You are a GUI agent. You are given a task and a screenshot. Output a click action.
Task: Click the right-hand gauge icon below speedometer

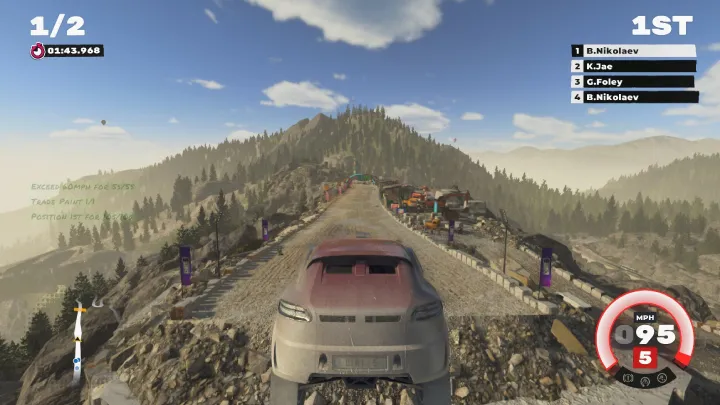(662, 379)
